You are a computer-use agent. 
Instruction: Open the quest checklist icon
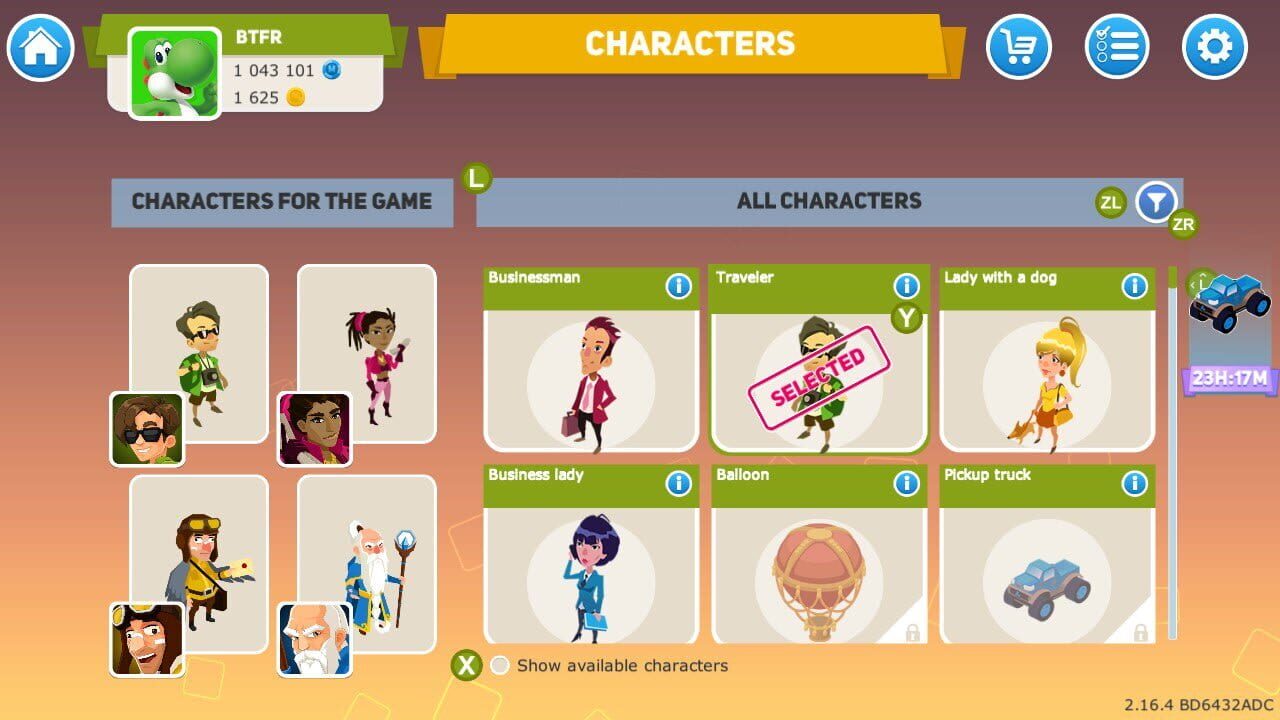click(x=1117, y=47)
